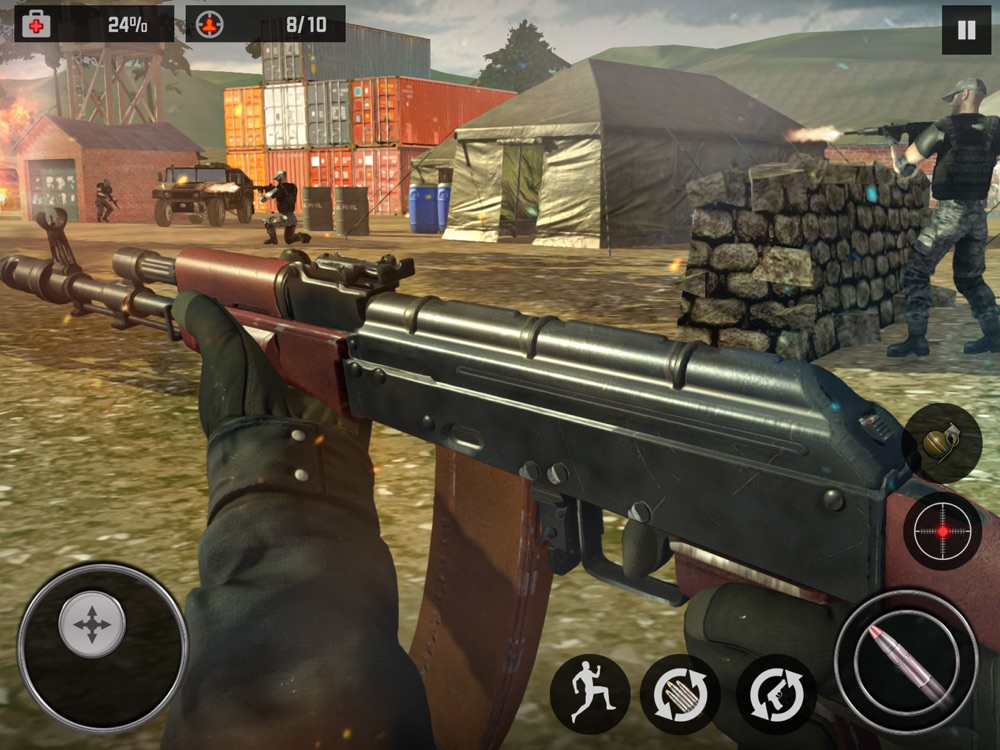
Task: Tap the running man sprint button
Action: [x=590, y=694]
